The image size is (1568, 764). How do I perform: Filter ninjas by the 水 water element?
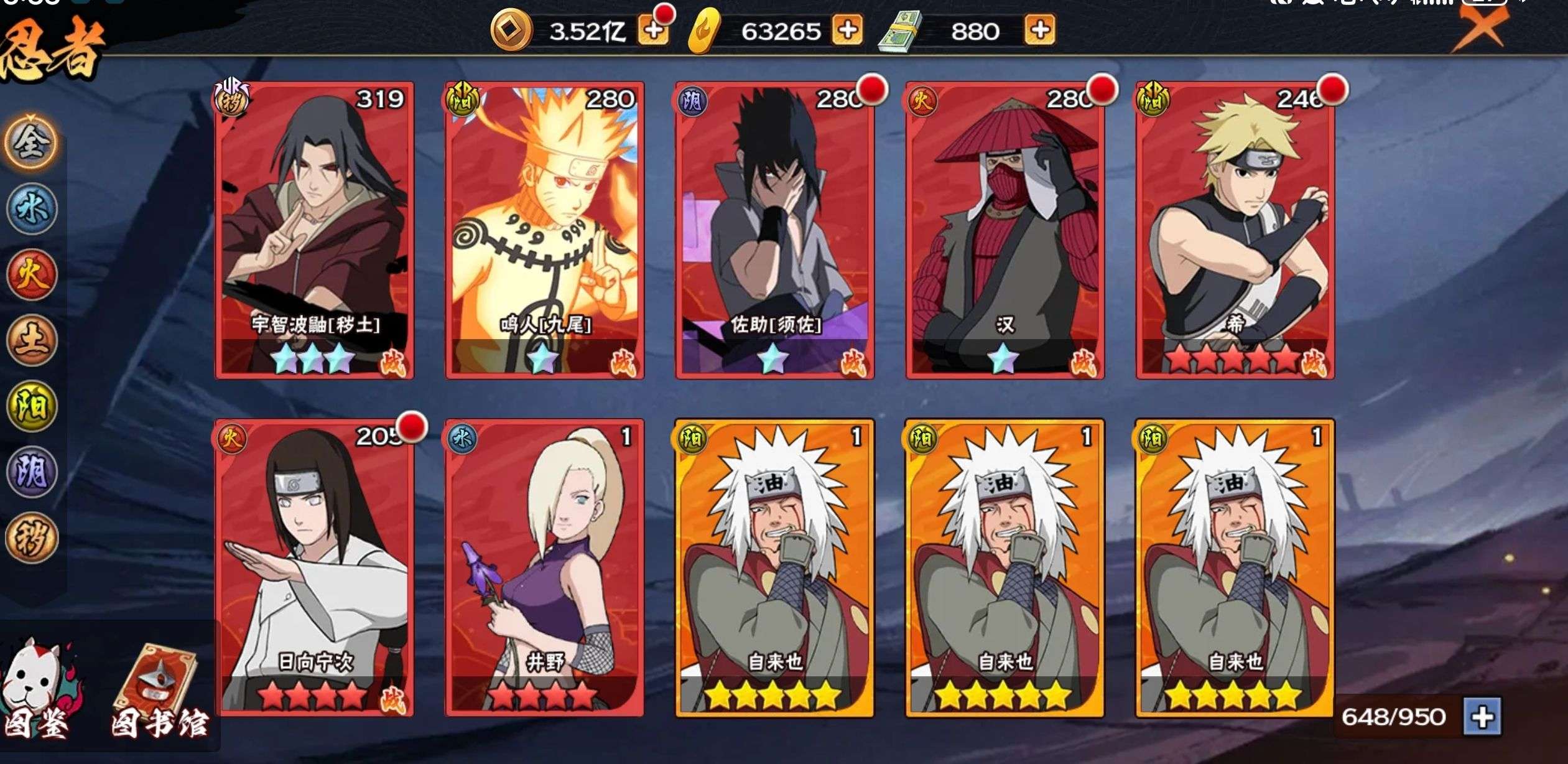(x=31, y=209)
